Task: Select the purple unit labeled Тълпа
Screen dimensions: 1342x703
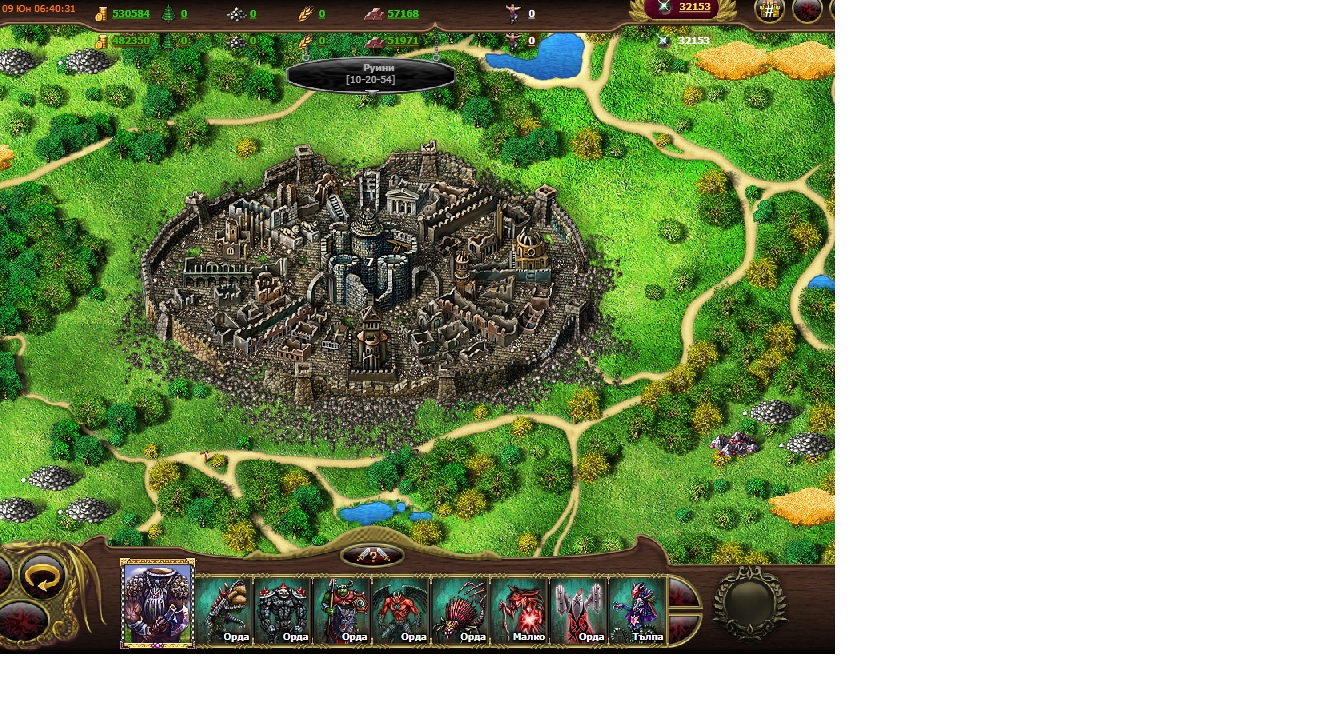Action: click(x=636, y=609)
